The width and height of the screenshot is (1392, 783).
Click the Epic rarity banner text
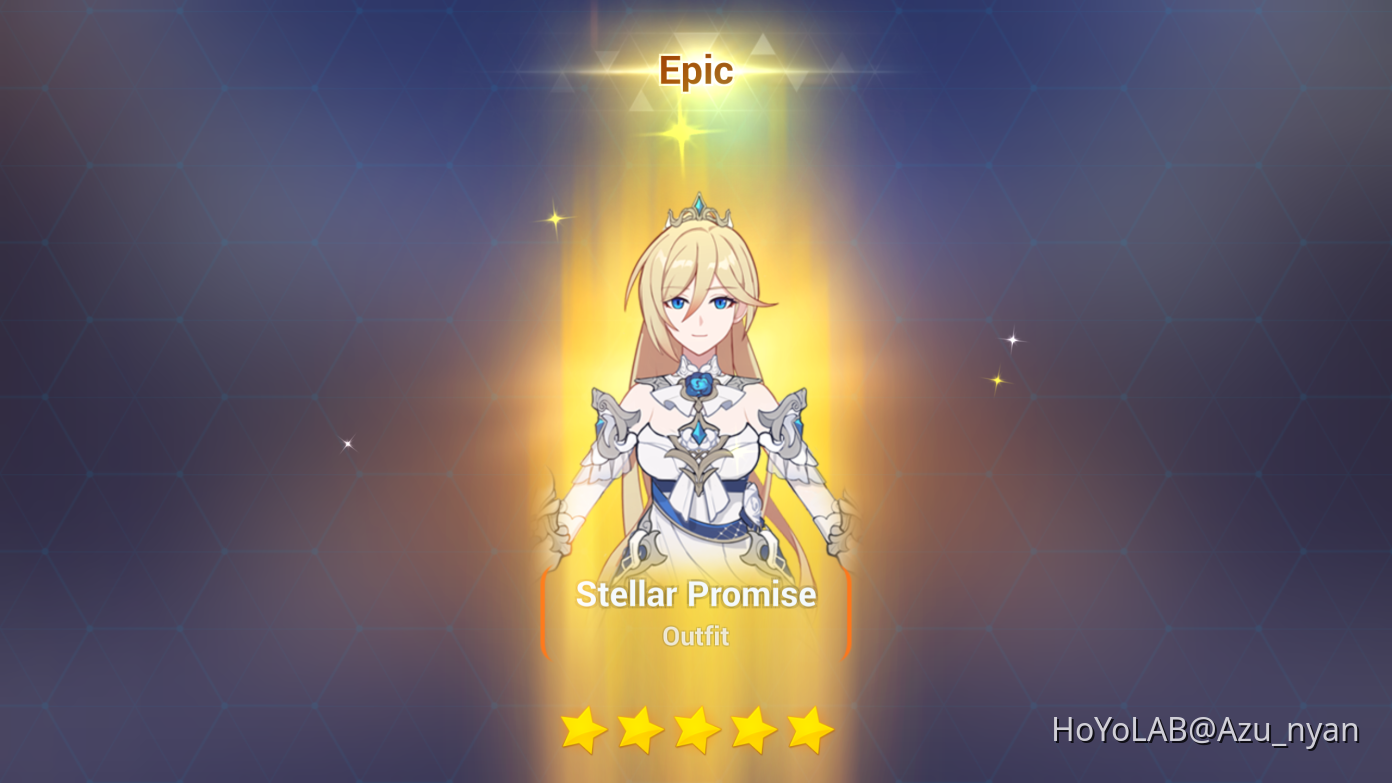coord(696,69)
